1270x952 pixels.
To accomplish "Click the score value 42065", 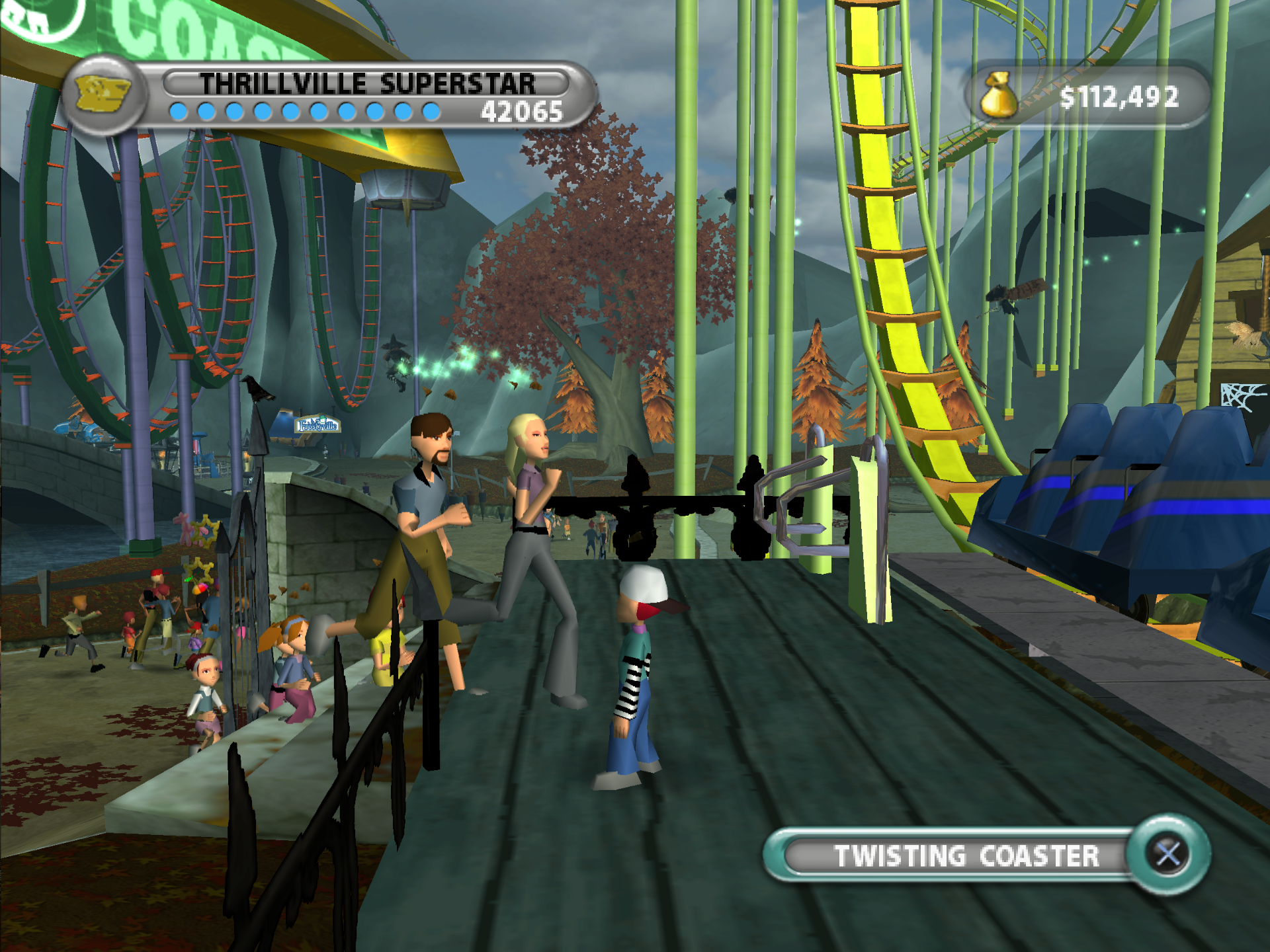I will click(x=521, y=110).
